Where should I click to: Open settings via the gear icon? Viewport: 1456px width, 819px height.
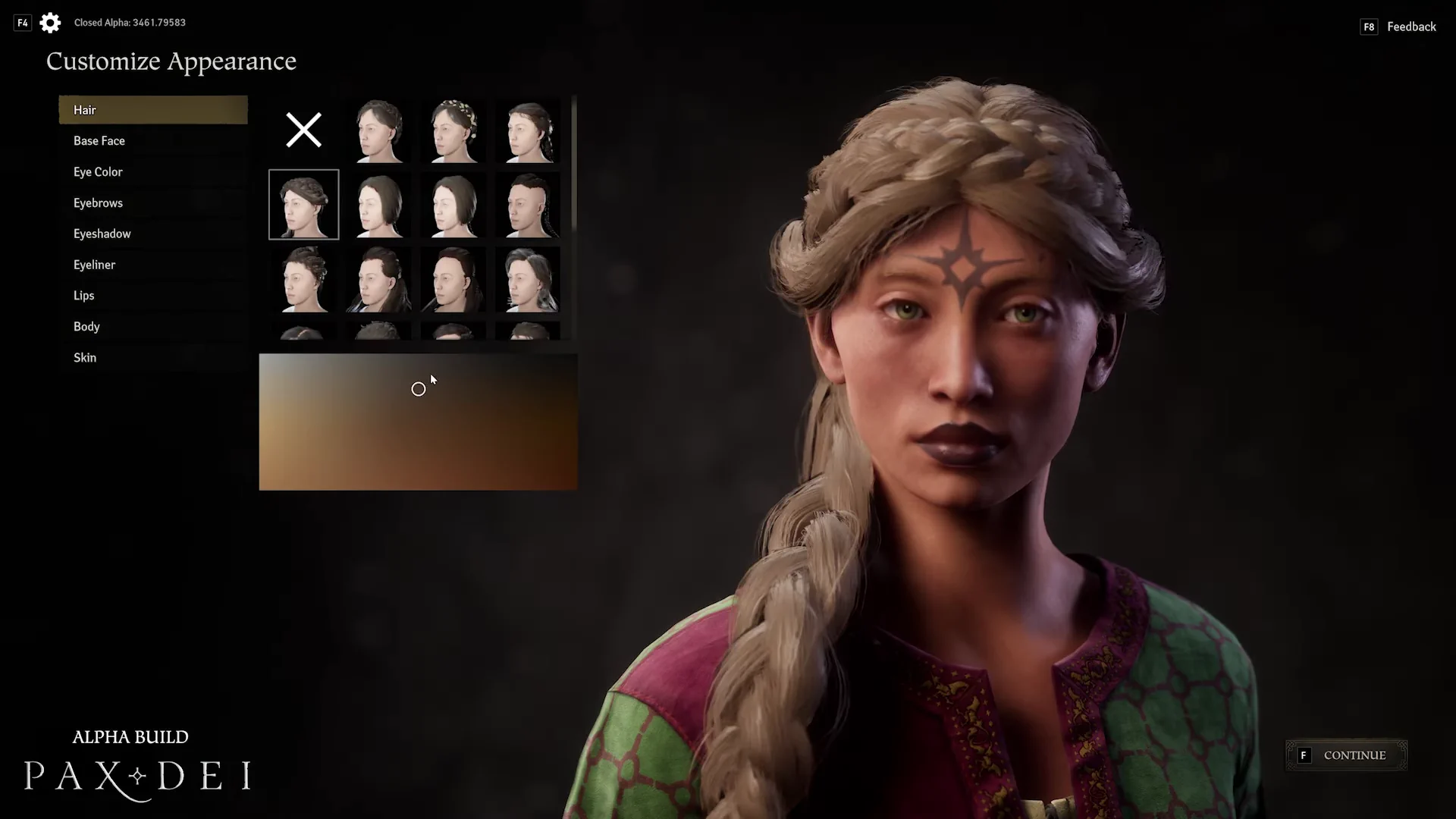(x=50, y=23)
